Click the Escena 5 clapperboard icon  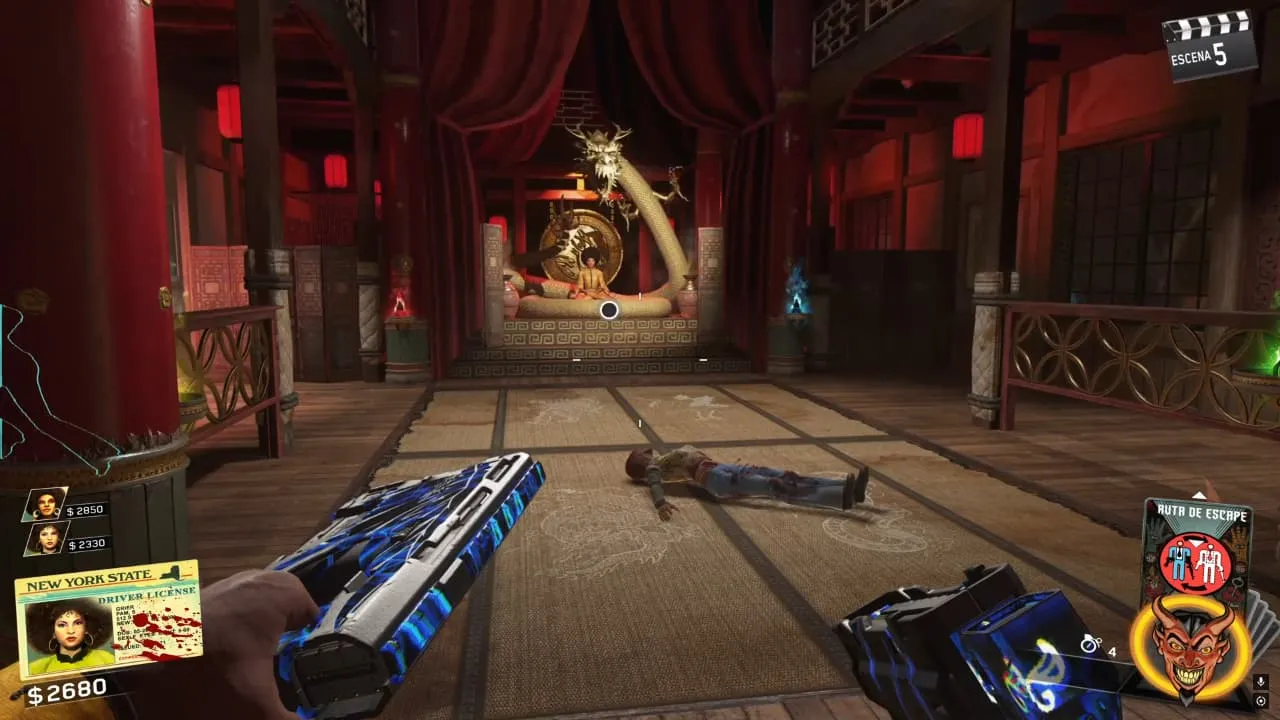point(1211,43)
